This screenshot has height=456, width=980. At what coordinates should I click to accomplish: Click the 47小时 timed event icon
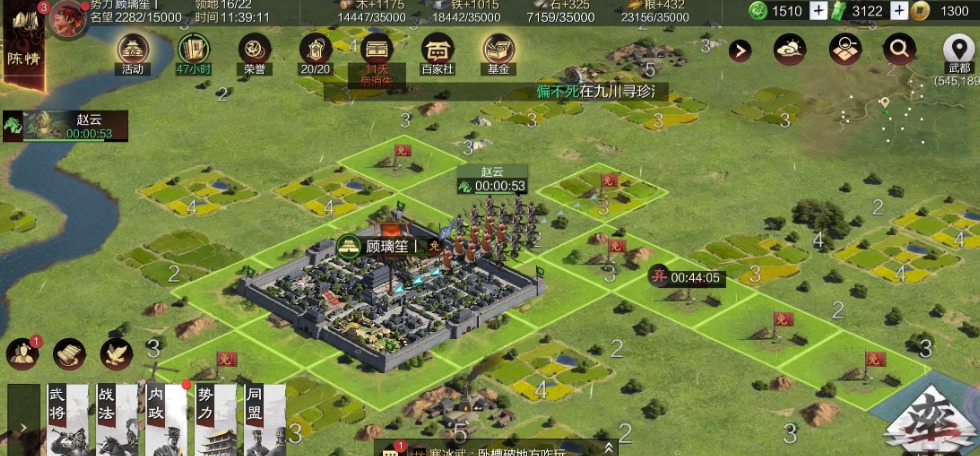[193, 50]
